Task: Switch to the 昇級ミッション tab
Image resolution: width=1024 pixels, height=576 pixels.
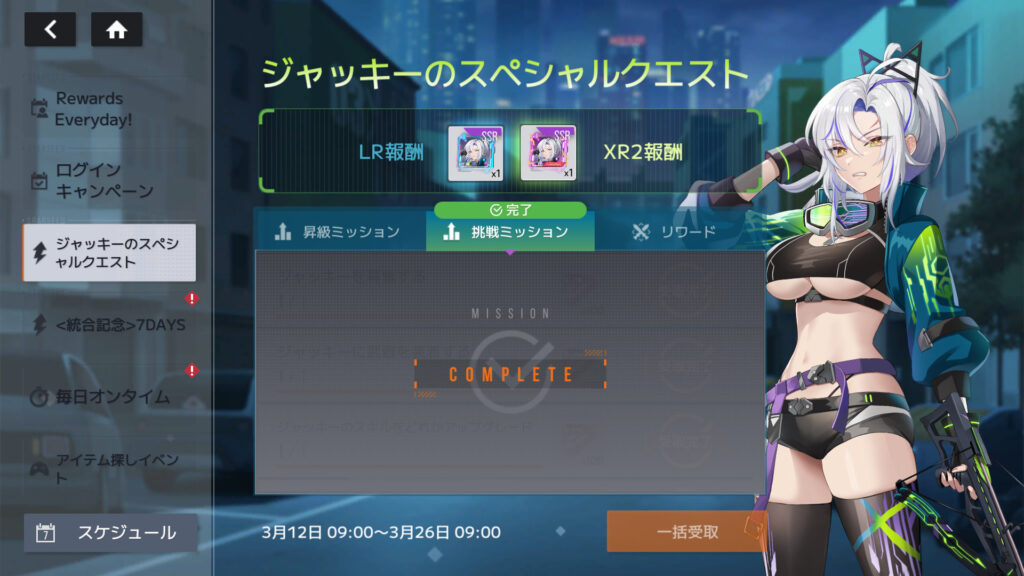Action: tap(338, 232)
